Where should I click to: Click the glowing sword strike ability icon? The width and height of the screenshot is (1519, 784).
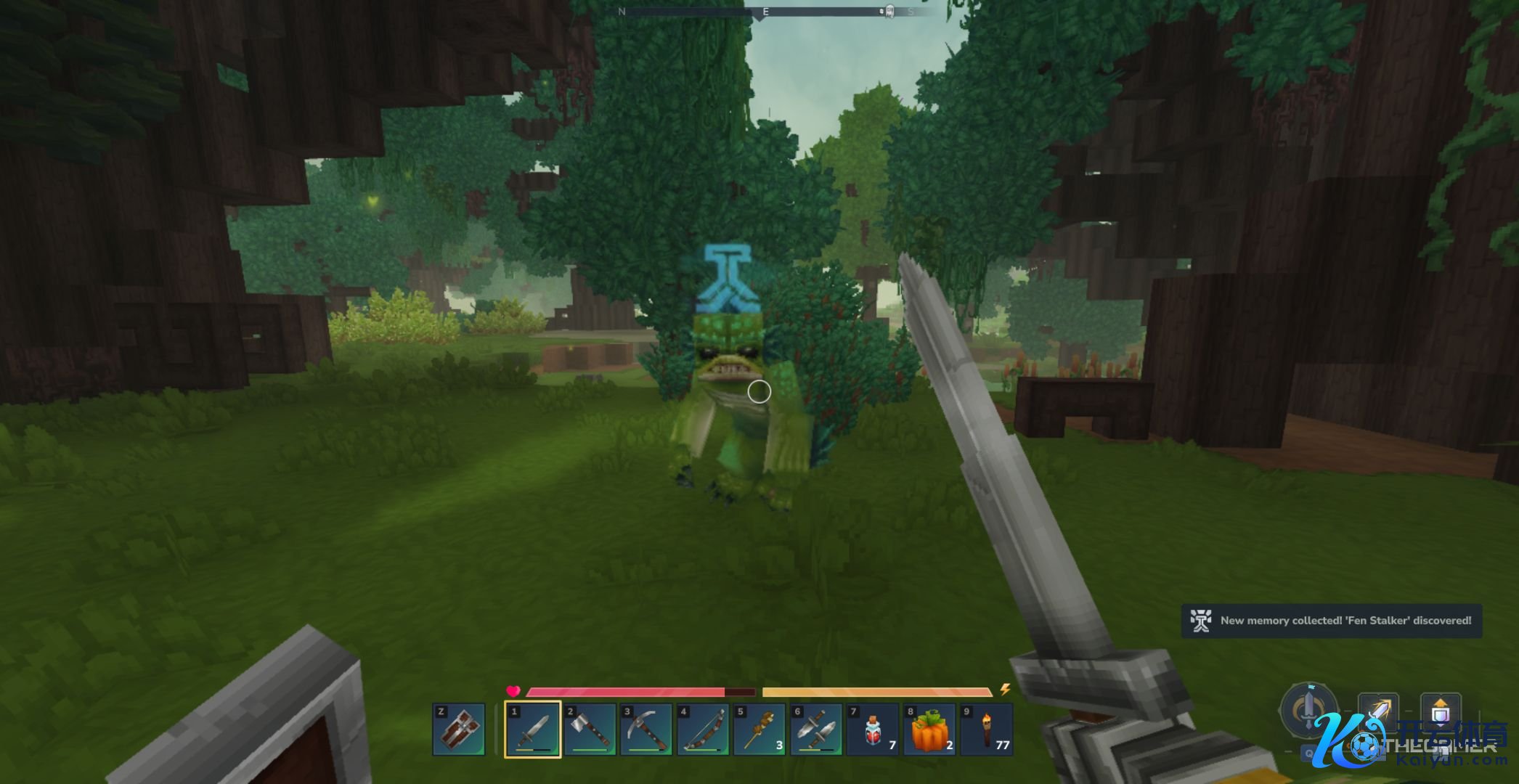point(1378,711)
